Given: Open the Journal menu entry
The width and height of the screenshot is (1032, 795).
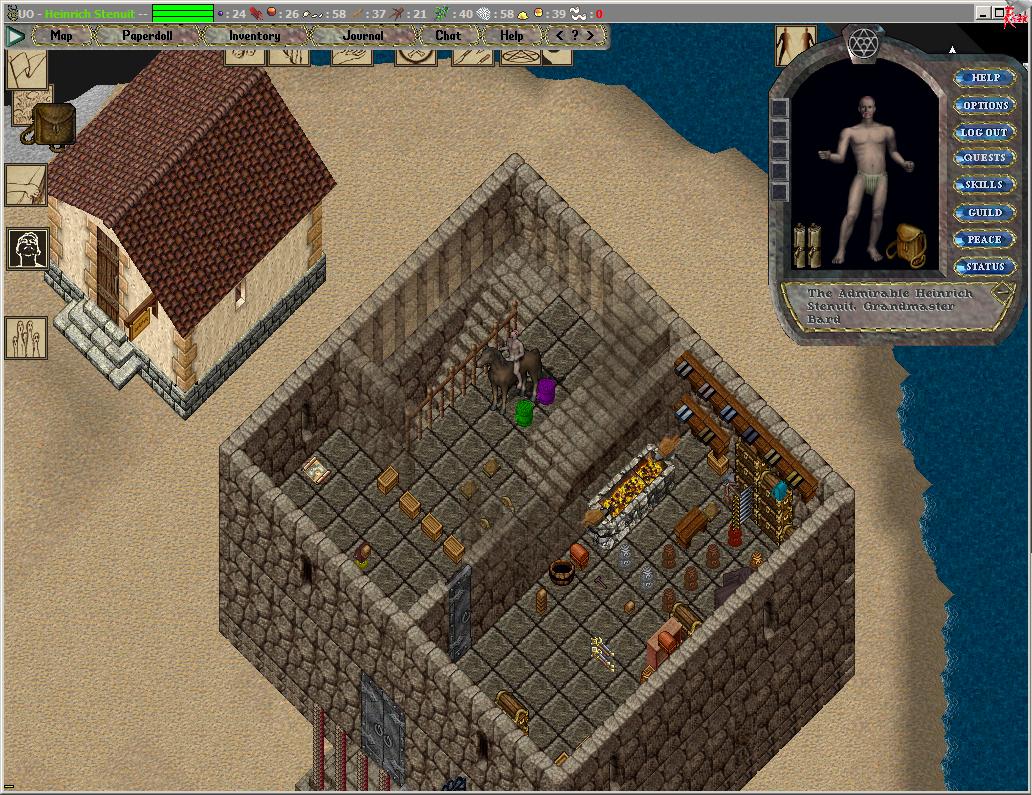Looking at the screenshot, I should point(362,36).
